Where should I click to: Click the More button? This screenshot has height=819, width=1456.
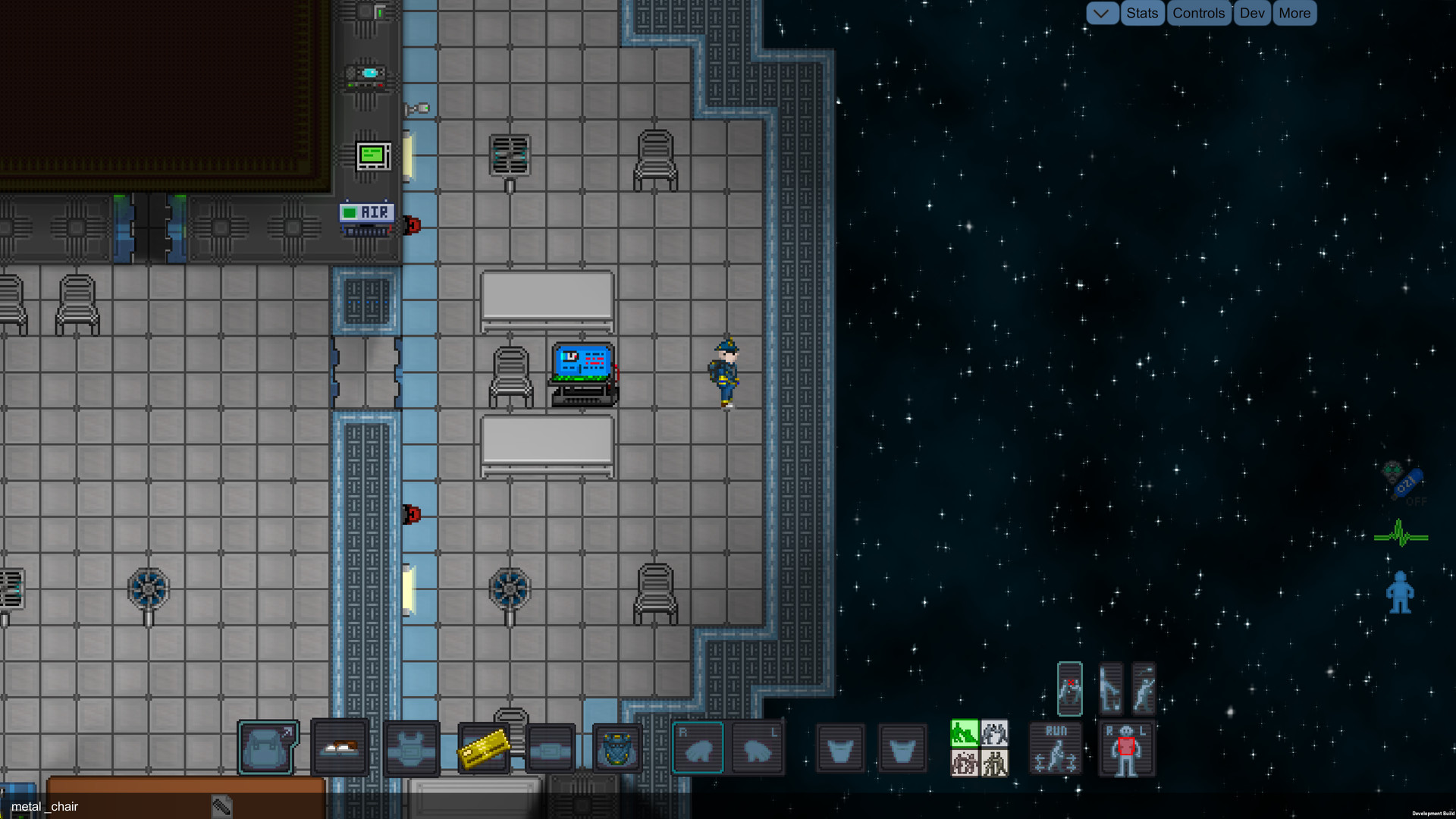pos(1294,13)
